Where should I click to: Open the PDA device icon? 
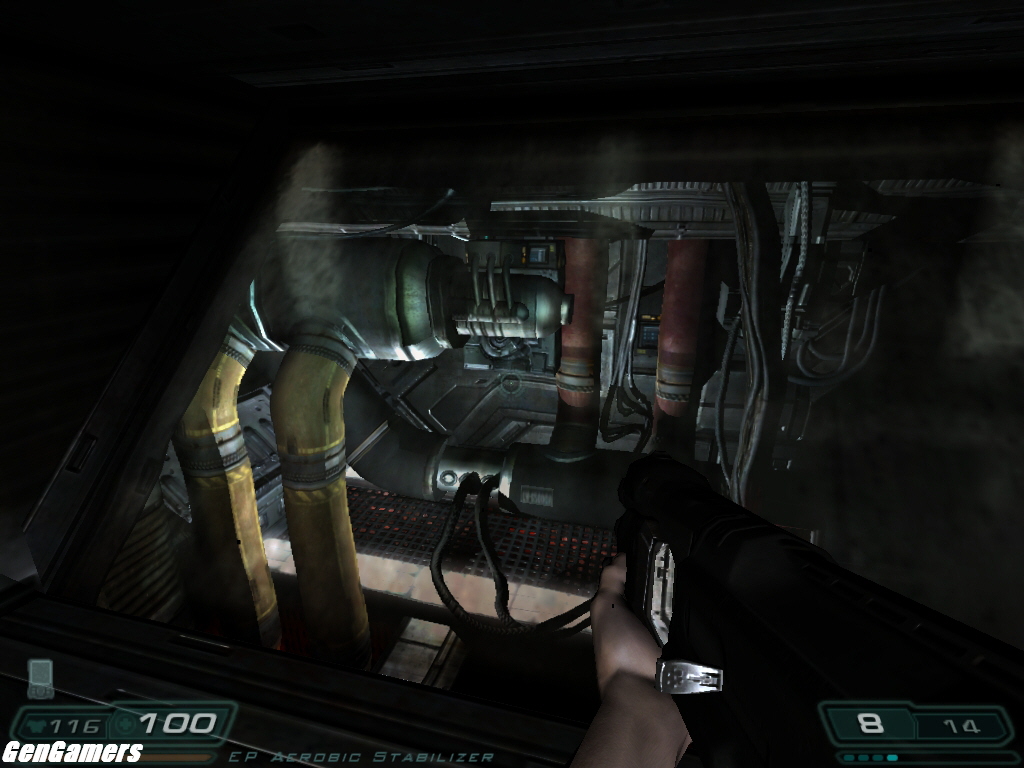(40, 678)
